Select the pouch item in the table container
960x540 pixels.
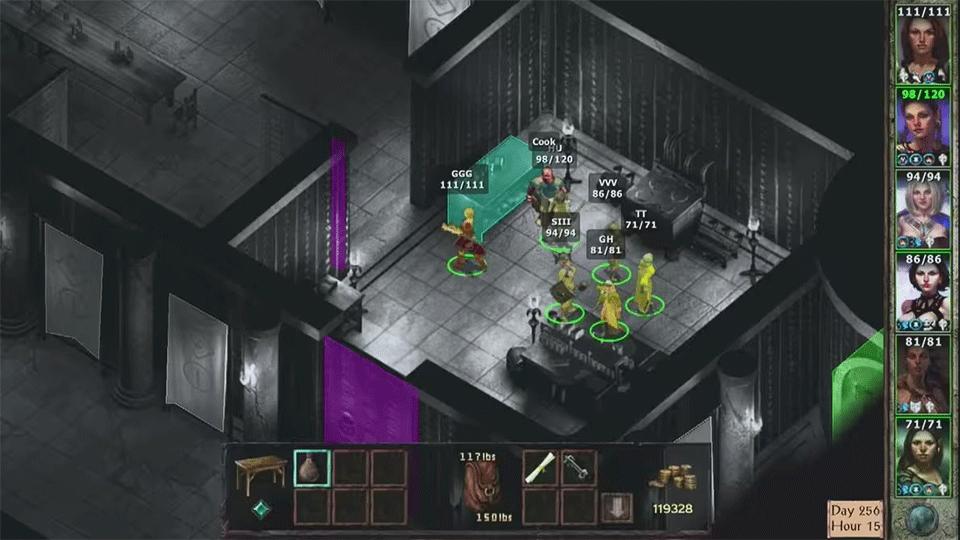311,468
